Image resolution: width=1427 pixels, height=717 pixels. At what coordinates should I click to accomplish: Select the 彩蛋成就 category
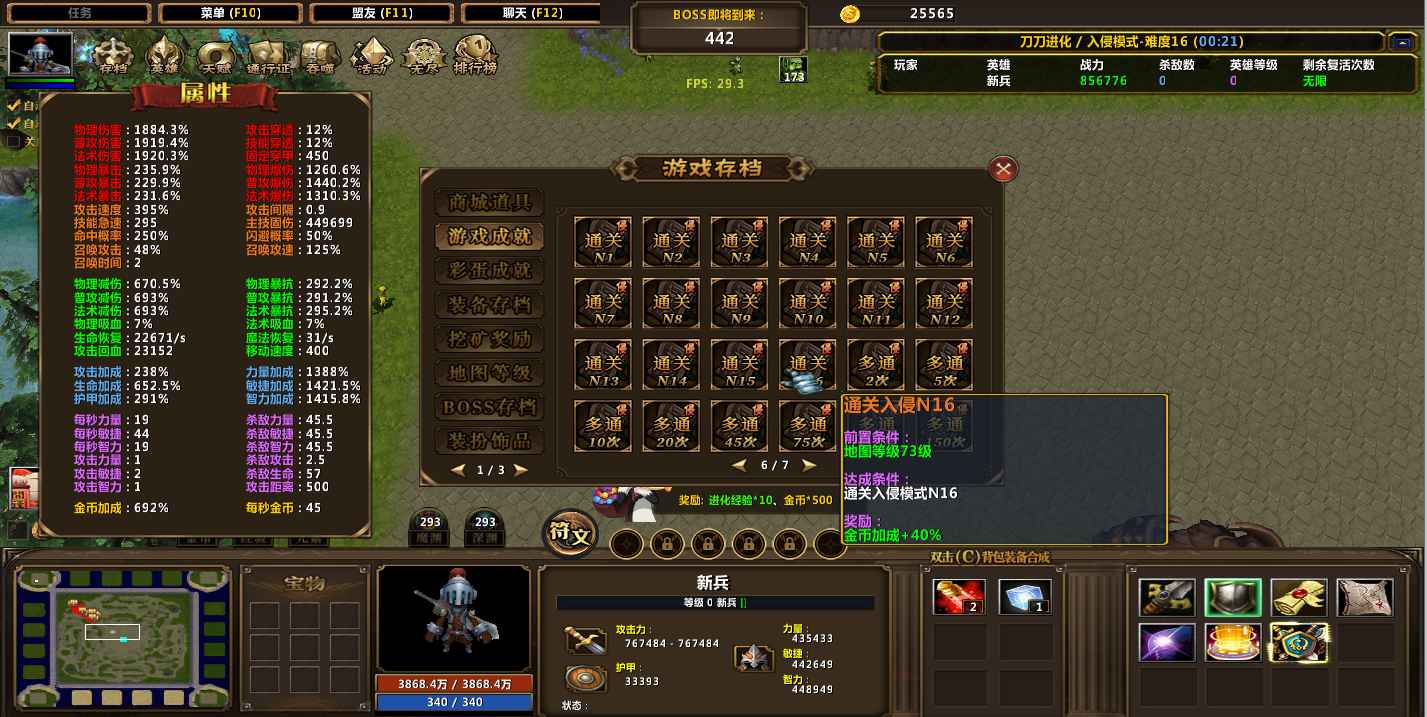(x=490, y=270)
